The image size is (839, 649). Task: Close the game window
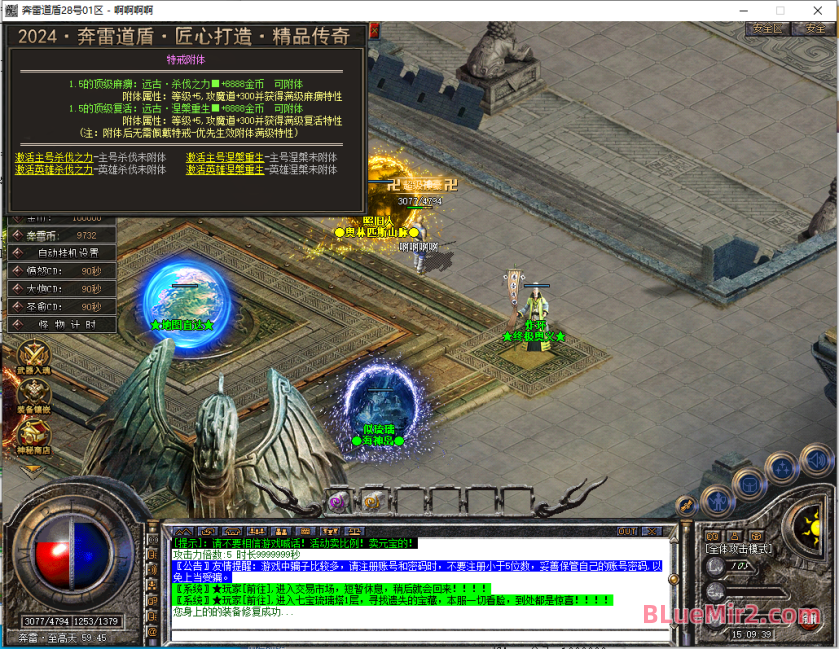[x=815, y=9]
